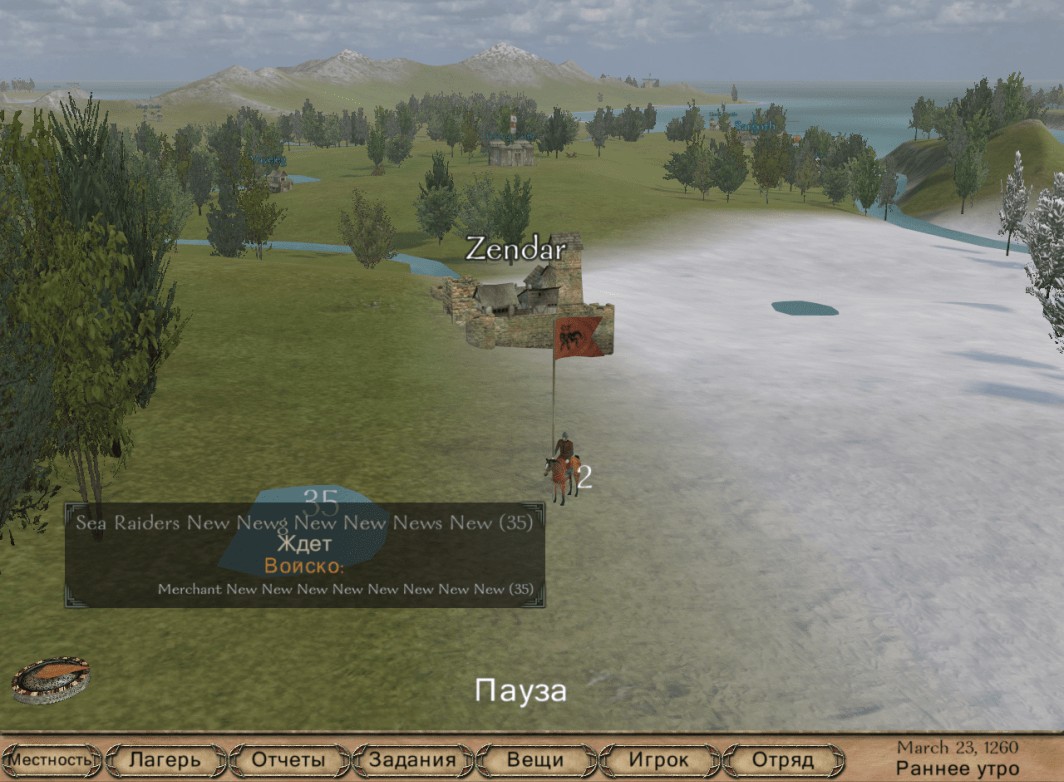Open the Лагерь camp menu
The image size is (1064, 782).
[x=165, y=760]
